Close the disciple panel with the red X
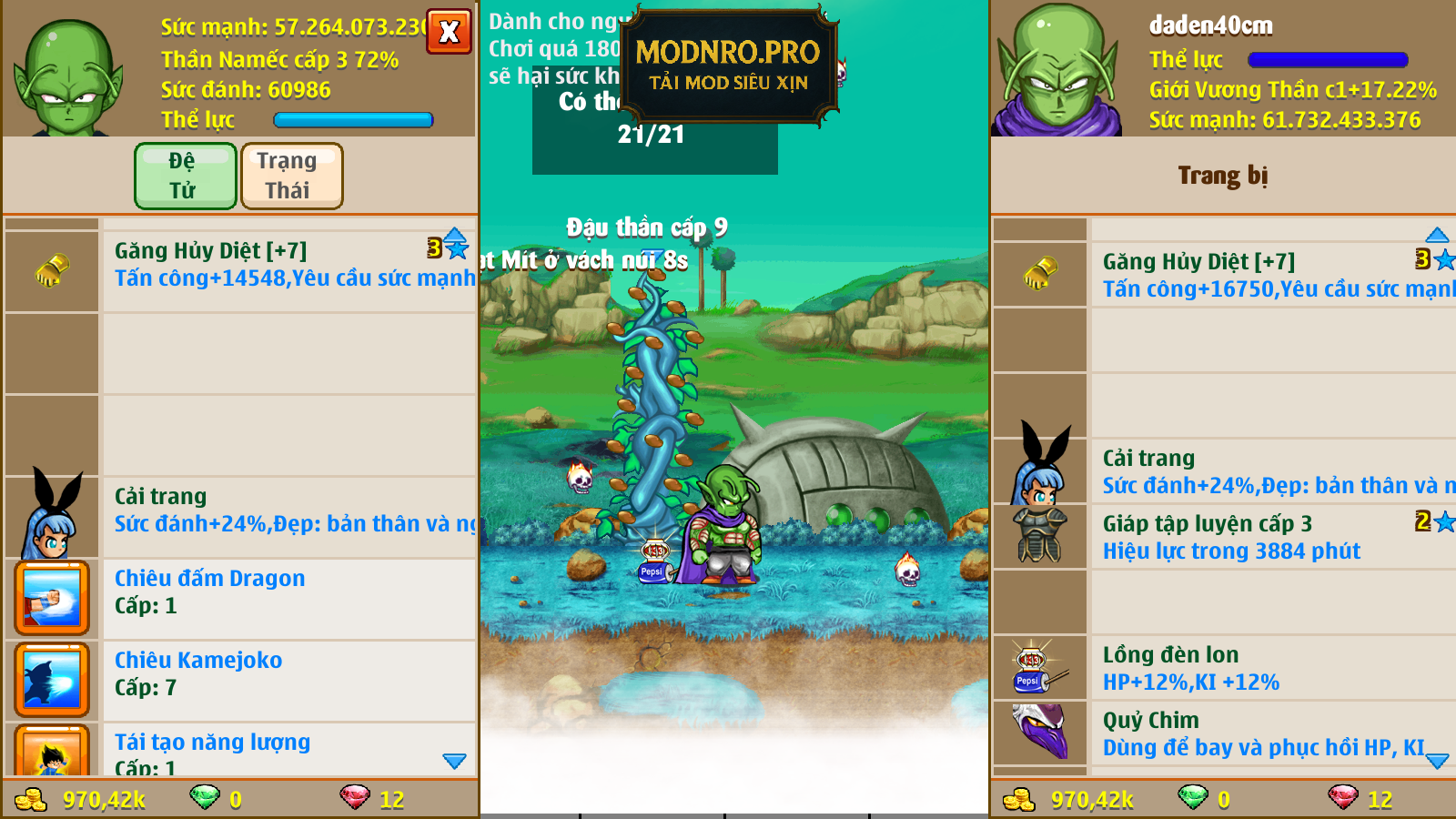 pyautogui.click(x=449, y=32)
